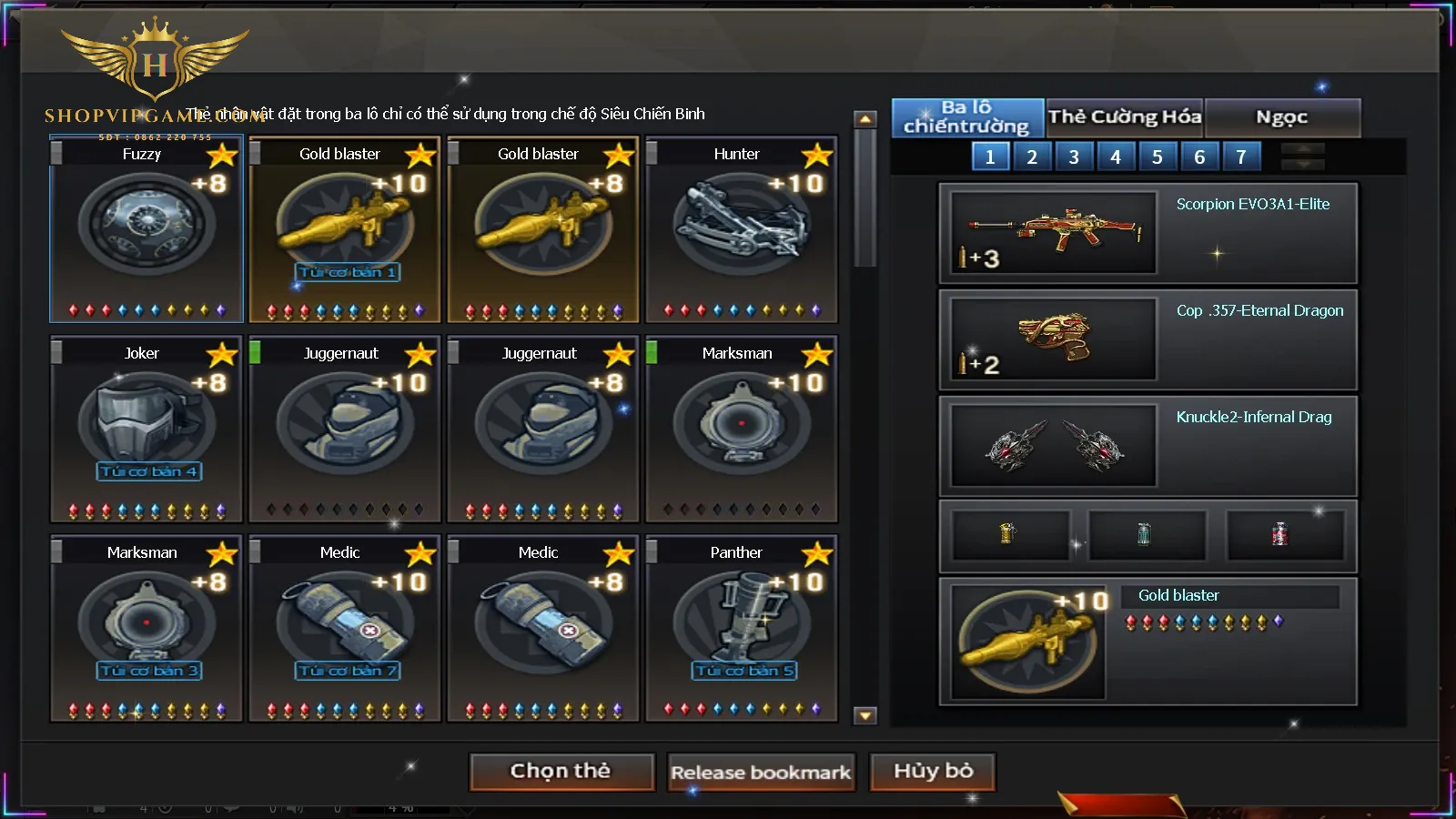The image size is (1456, 819).
Task: Click the card list's down scroll arrow
Action: click(x=865, y=716)
